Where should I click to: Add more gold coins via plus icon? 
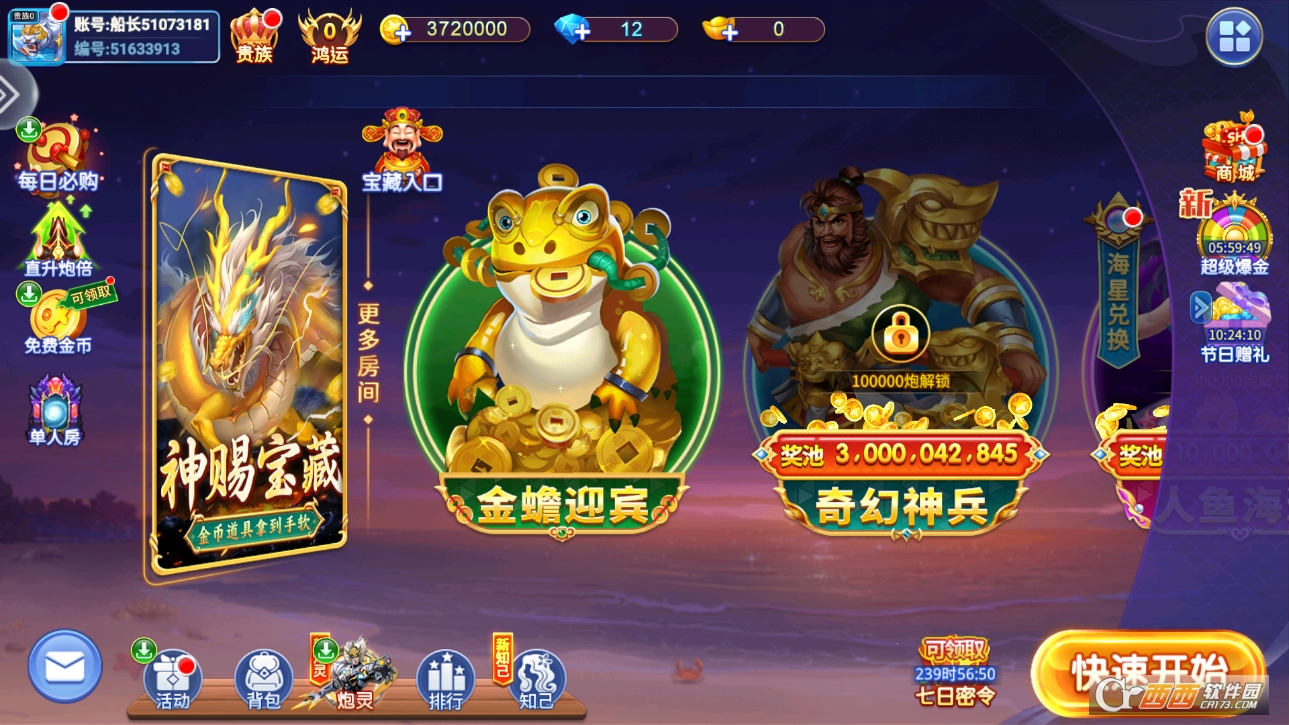coord(397,30)
